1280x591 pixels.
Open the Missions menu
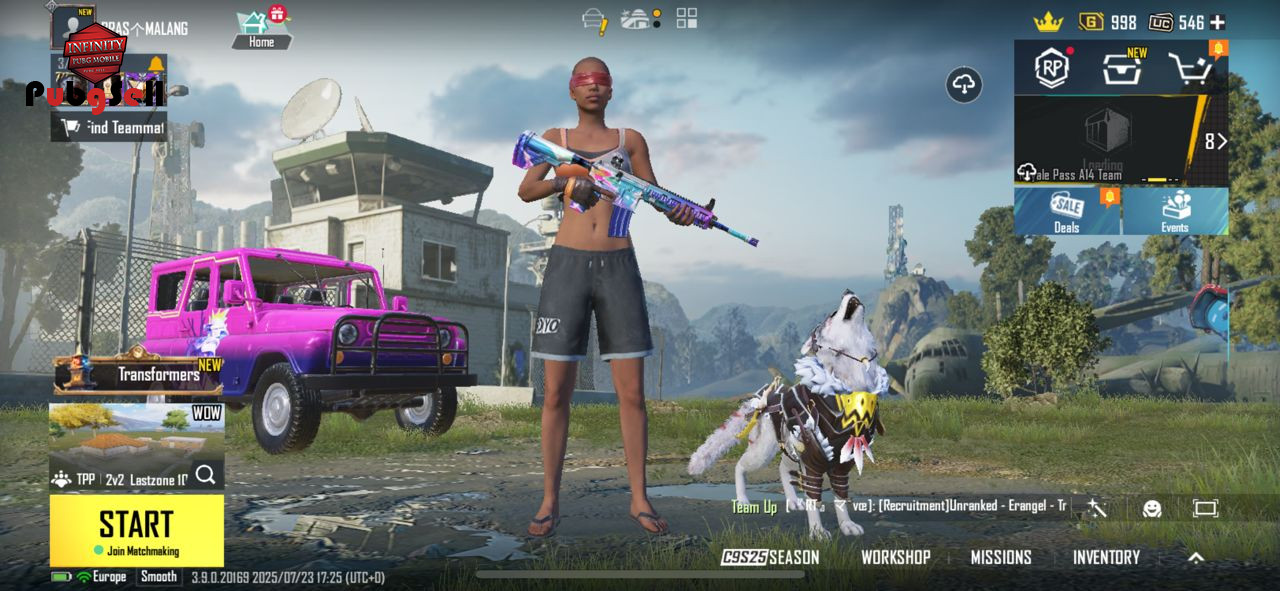click(1000, 557)
